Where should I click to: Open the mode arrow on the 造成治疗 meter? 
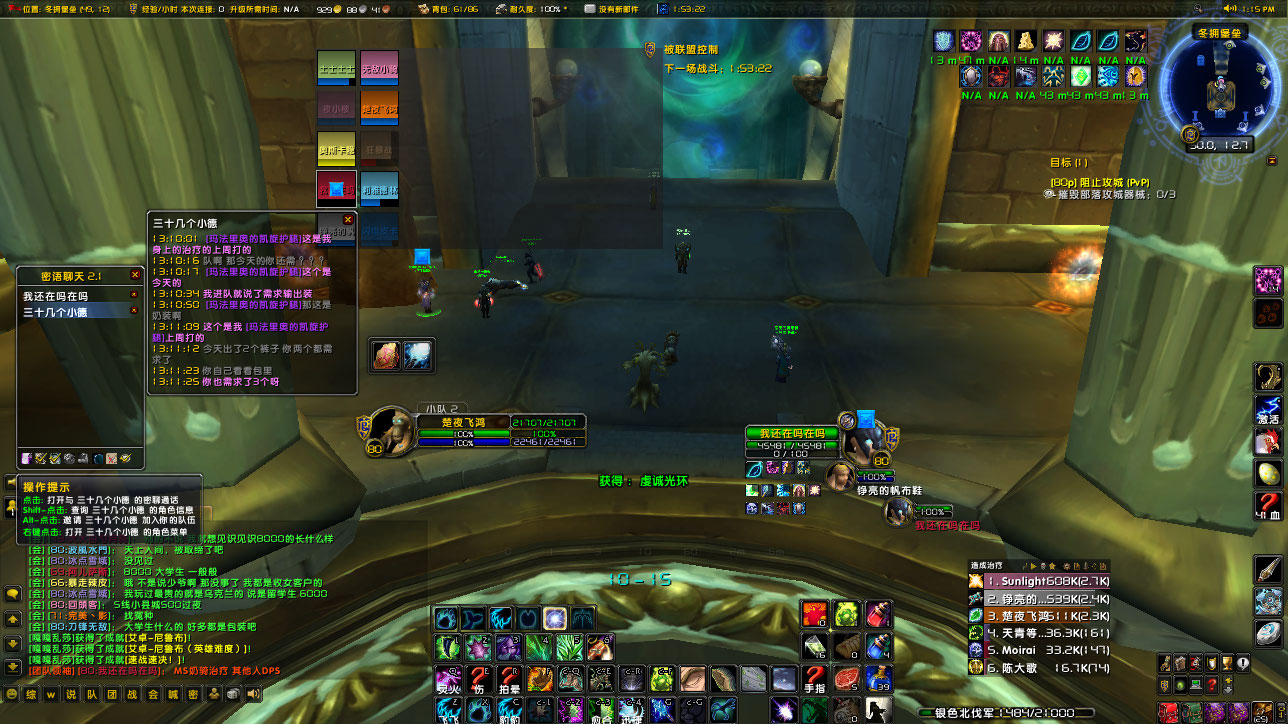[x=1033, y=566]
